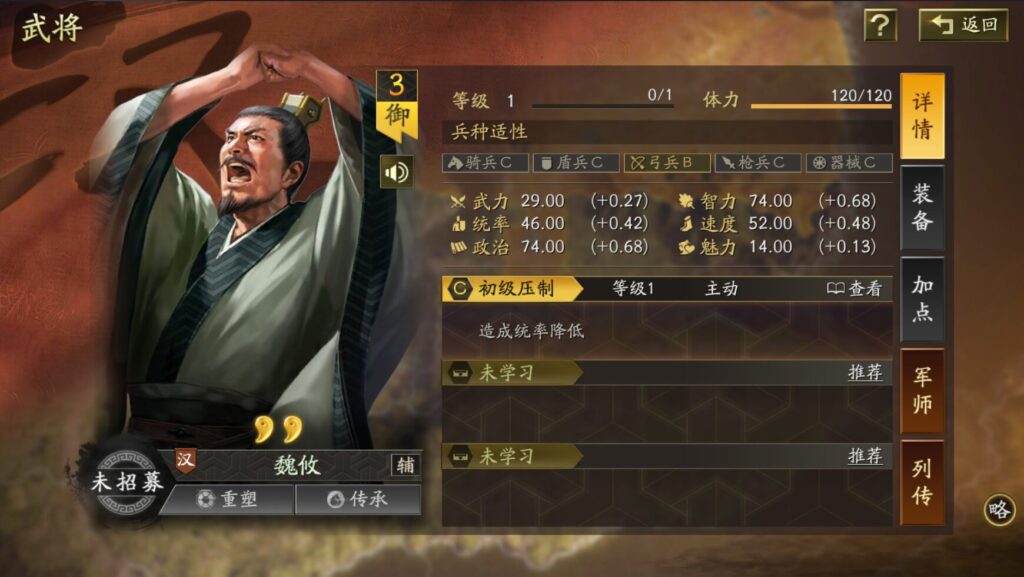The width and height of the screenshot is (1024, 577).
Task: Show the 军师 strategist tab
Action: pos(922,391)
